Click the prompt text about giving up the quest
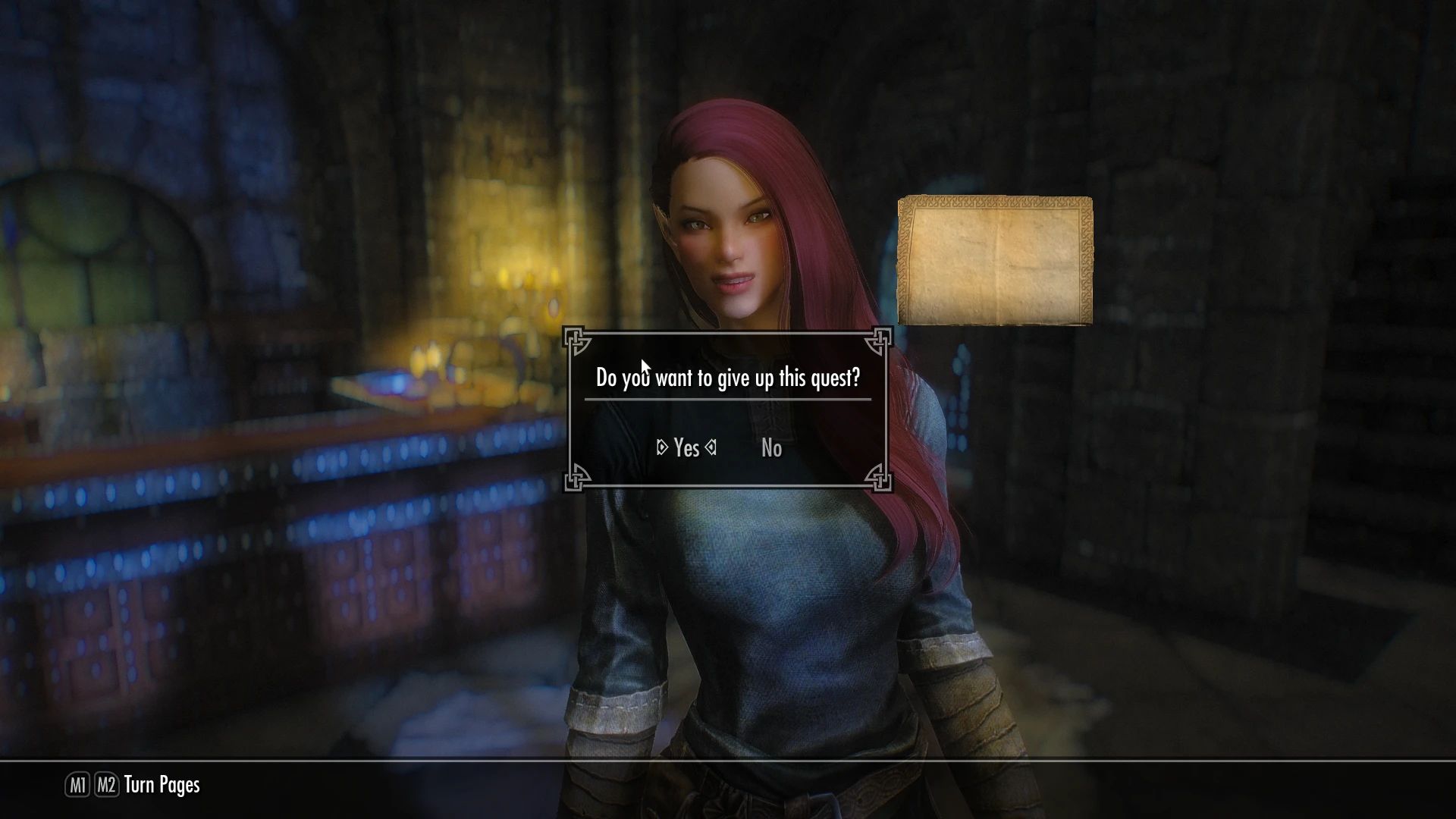Screen dimensions: 1456x819 point(728,377)
